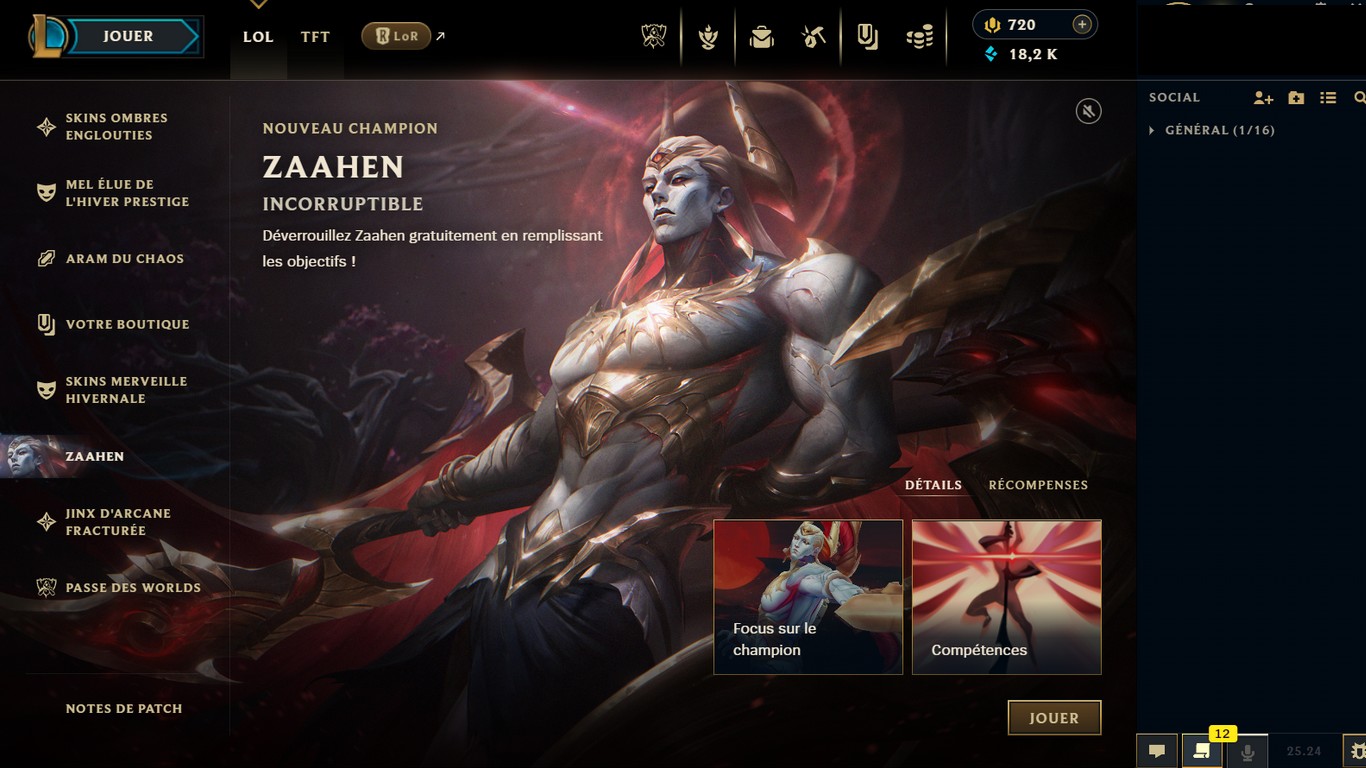The width and height of the screenshot is (1366, 768).
Task: Open the Compétences video thumbnail
Action: click(1006, 597)
